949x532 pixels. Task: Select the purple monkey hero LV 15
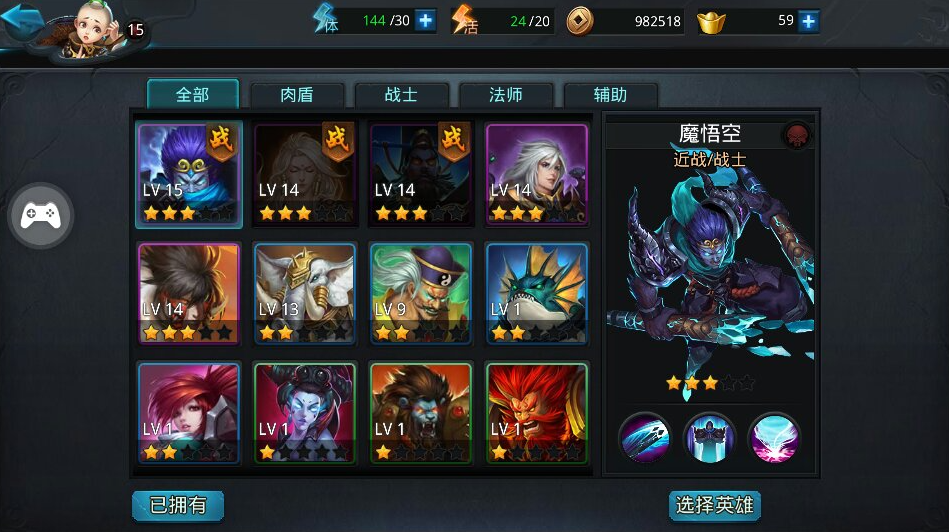189,172
